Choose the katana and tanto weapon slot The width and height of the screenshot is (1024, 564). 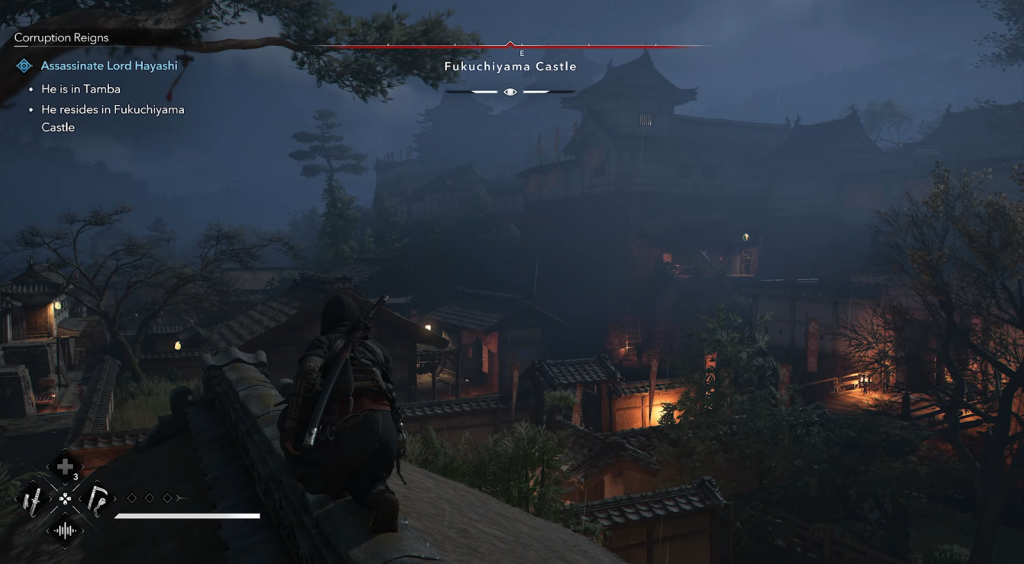[32, 497]
